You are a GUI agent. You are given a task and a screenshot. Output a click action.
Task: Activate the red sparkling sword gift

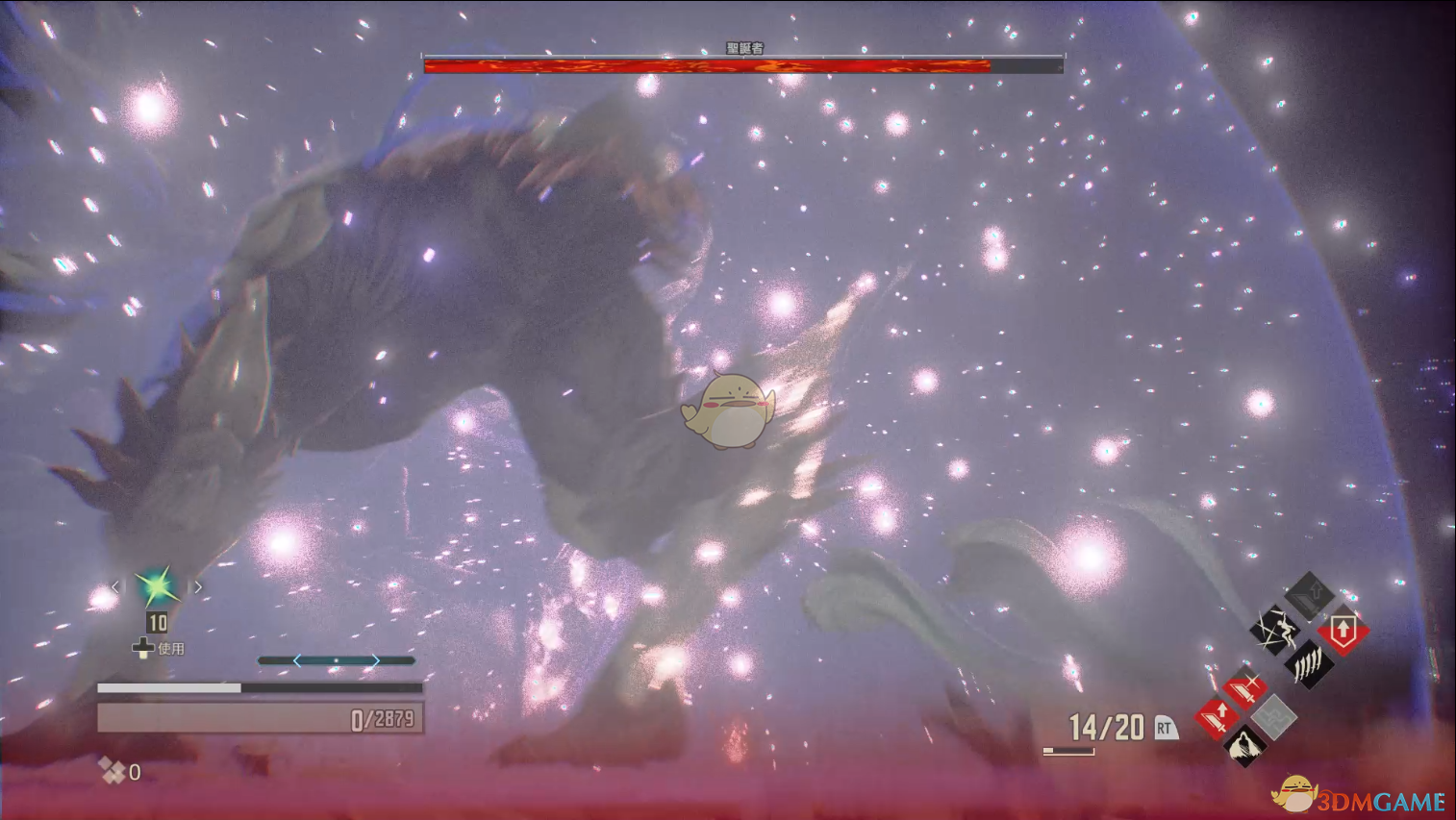pos(1244,687)
